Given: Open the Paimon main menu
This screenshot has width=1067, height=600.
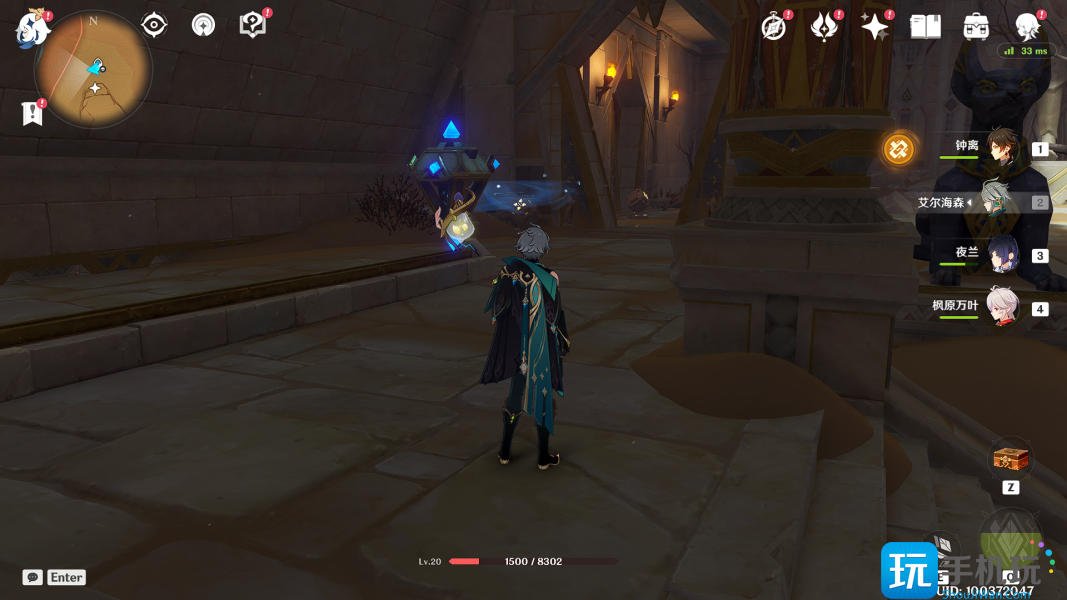Looking at the screenshot, I should click(32, 27).
